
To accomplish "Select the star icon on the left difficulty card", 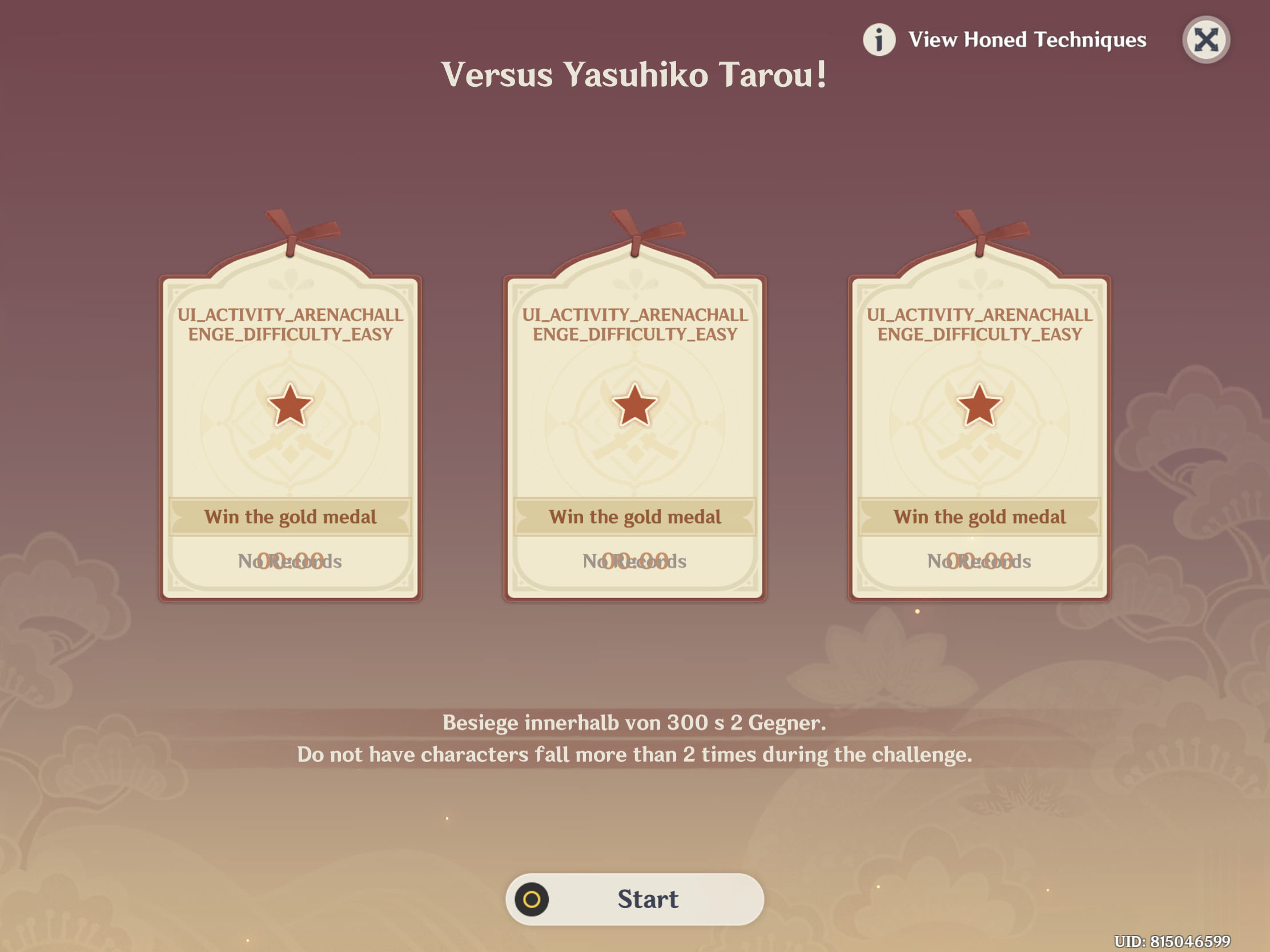I will (x=290, y=406).
